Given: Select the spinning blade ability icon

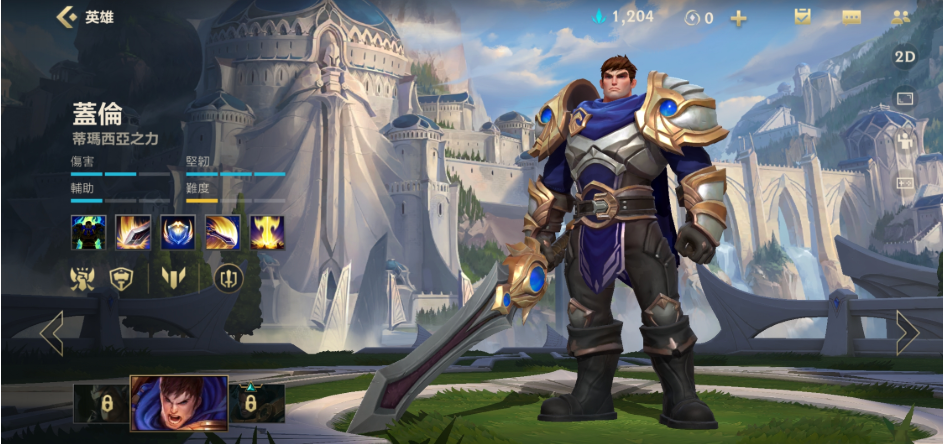Looking at the screenshot, I should coord(222,231).
